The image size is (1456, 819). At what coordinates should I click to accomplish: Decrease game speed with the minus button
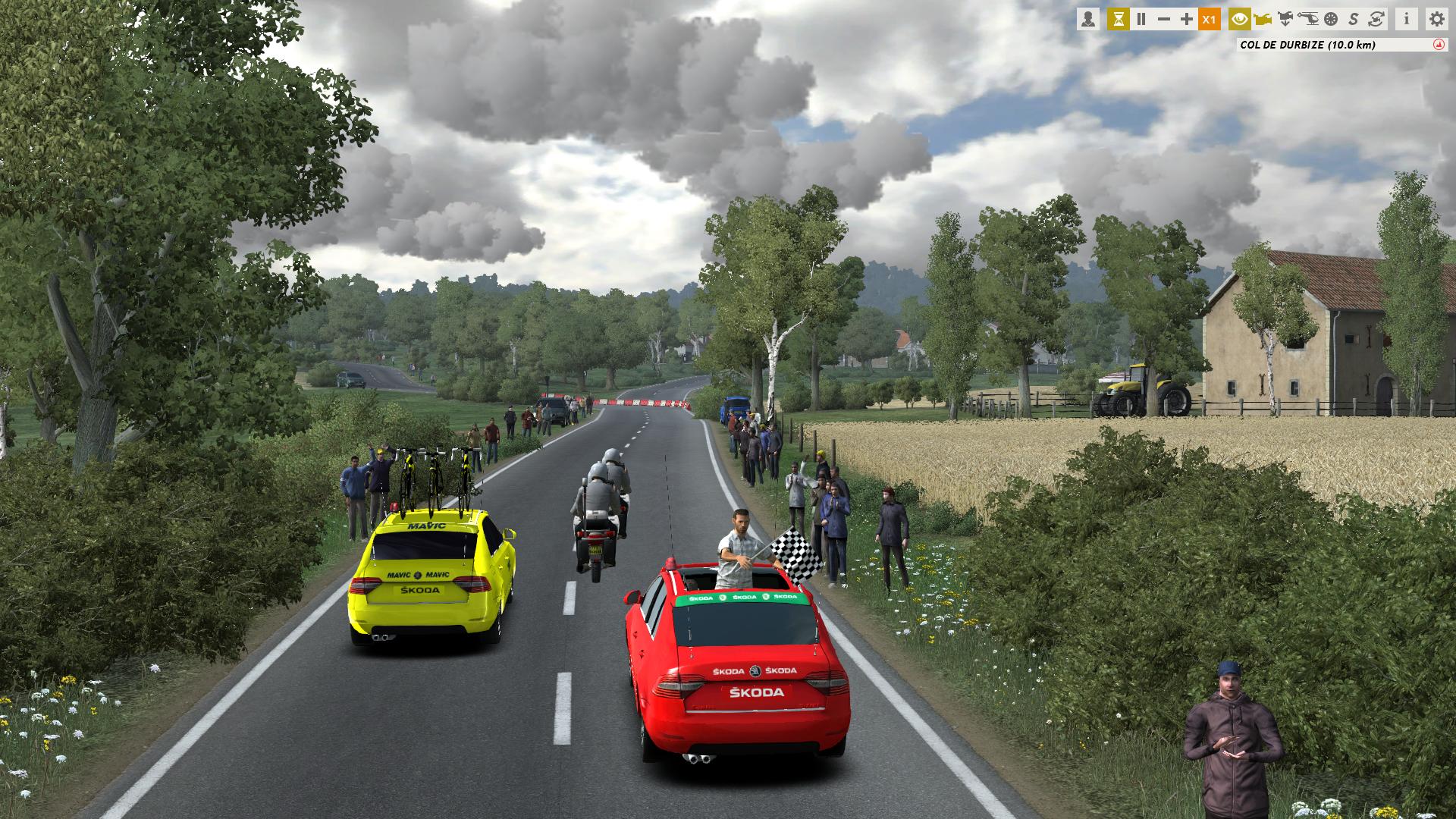coord(1164,20)
